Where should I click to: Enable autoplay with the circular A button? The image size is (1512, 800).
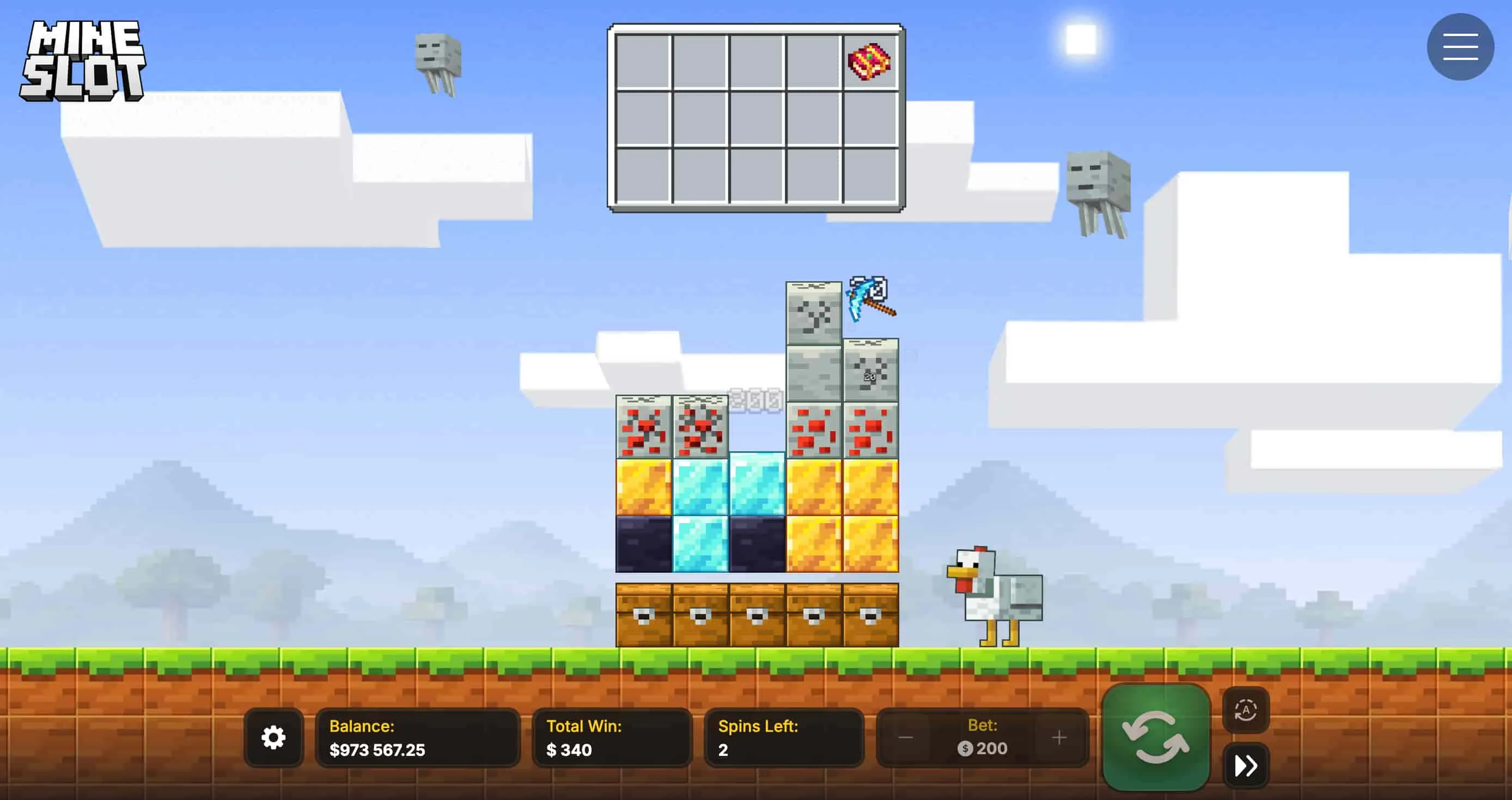[1246, 708]
